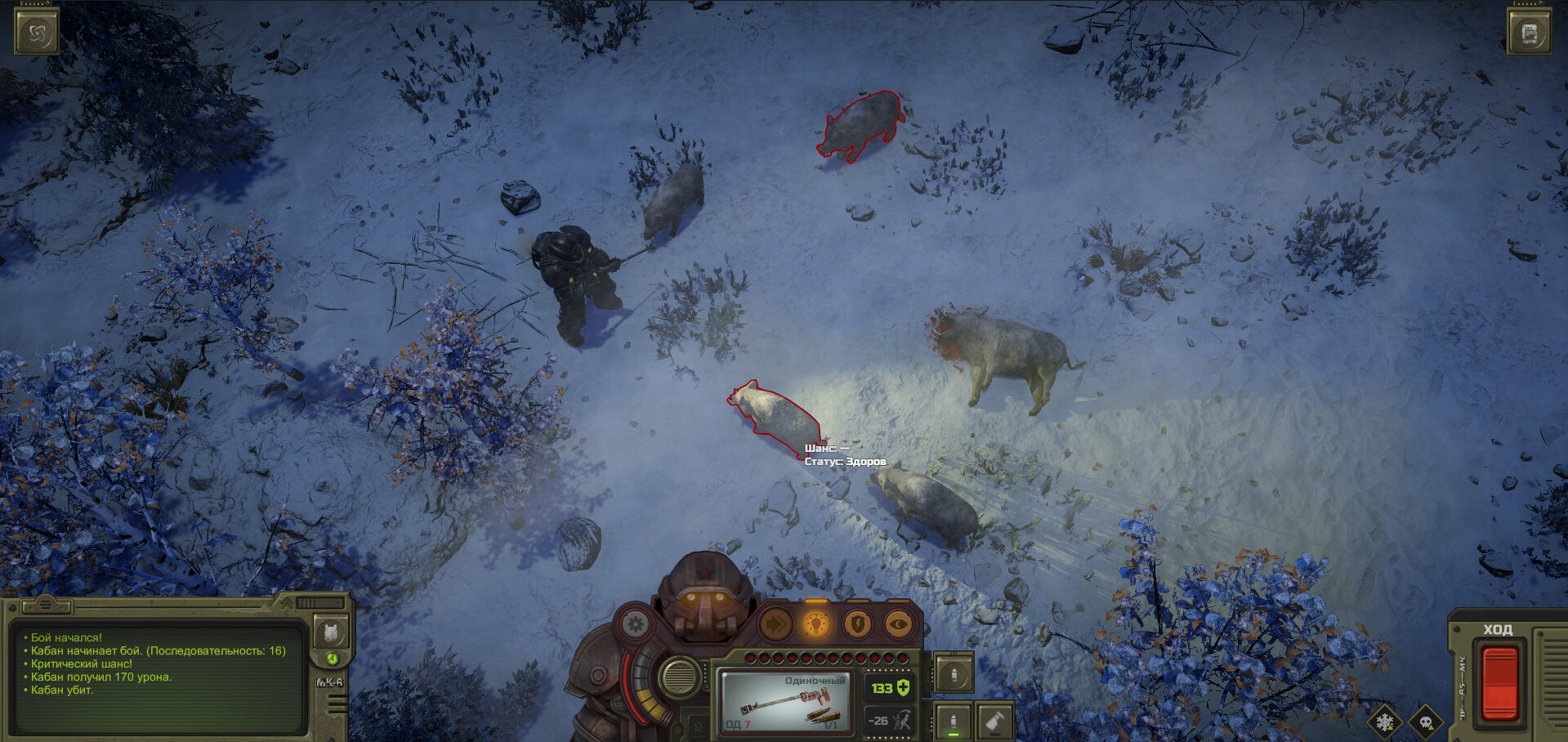Toggle the light bulb flashlight button
1568x742 pixels.
pyautogui.click(x=815, y=625)
